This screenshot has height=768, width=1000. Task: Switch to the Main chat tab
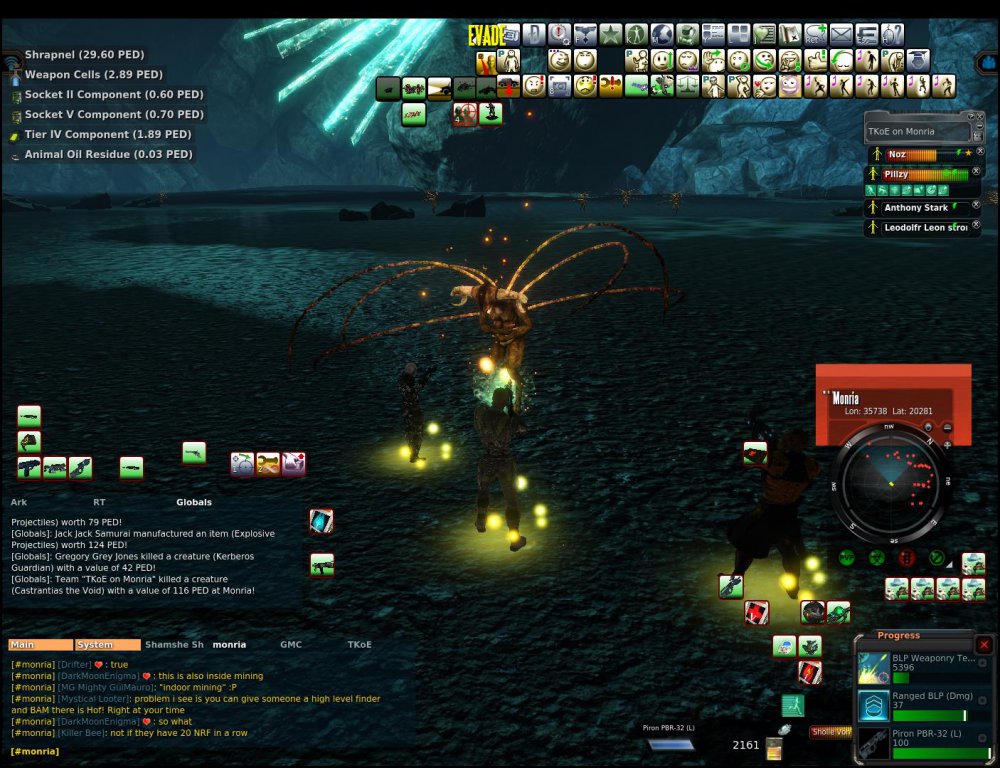pyautogui.click(x=40, y=645)
